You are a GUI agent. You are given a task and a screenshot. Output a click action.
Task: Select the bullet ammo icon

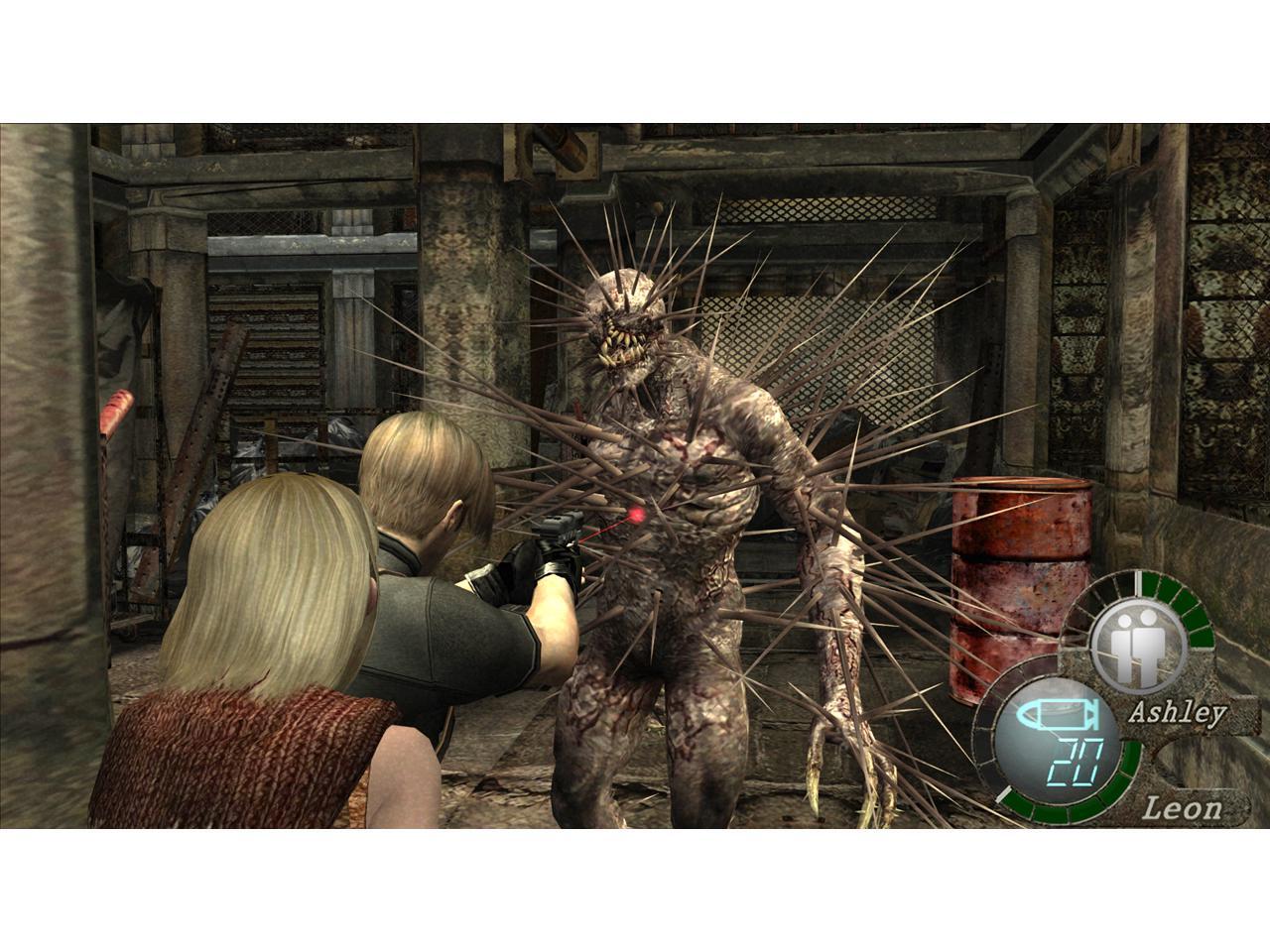[x=1060, y=713]
